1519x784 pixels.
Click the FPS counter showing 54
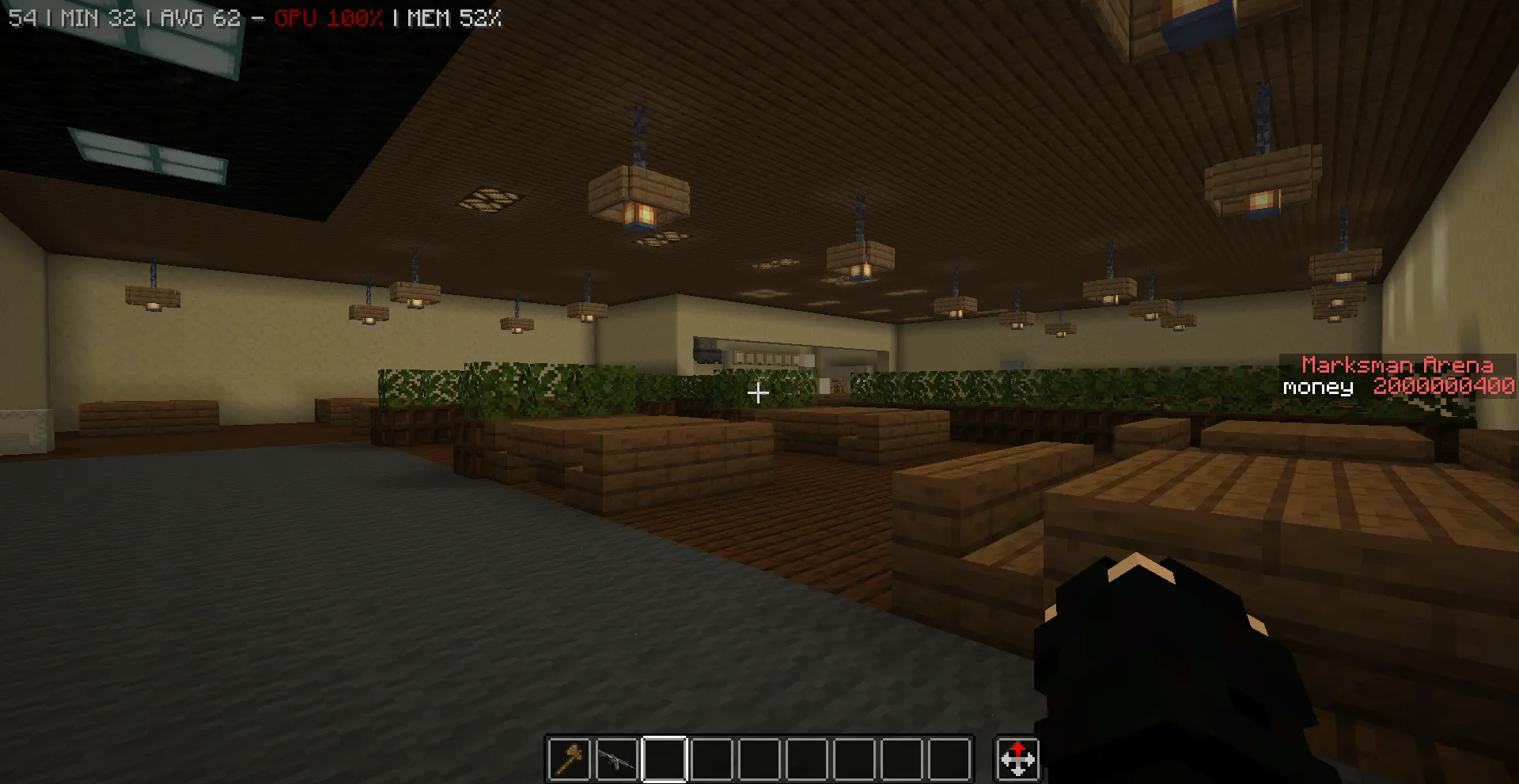coord(16,17)
